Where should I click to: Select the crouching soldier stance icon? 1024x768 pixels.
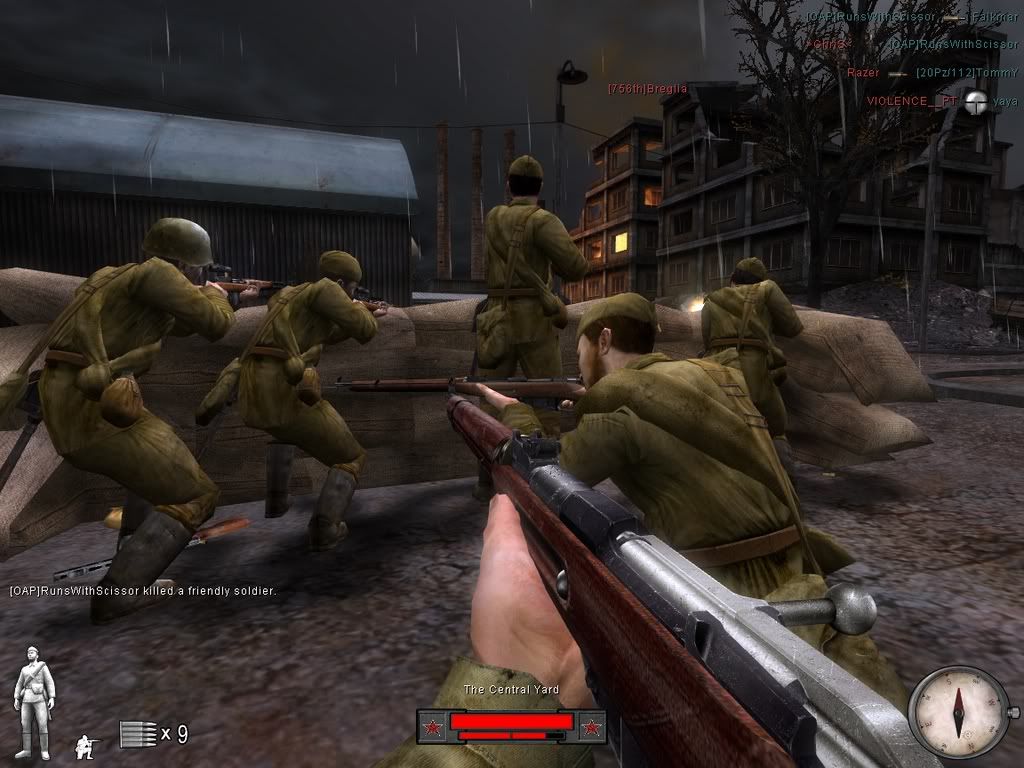pyautogui.click(x=88, y=745)
